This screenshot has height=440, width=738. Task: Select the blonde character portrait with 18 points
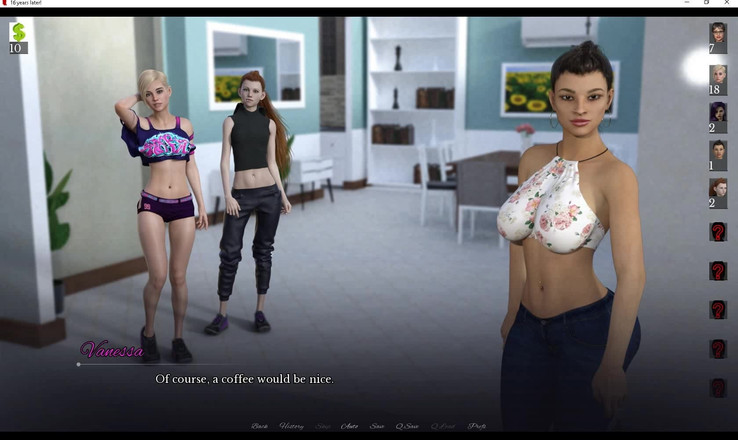coord(718,75)
